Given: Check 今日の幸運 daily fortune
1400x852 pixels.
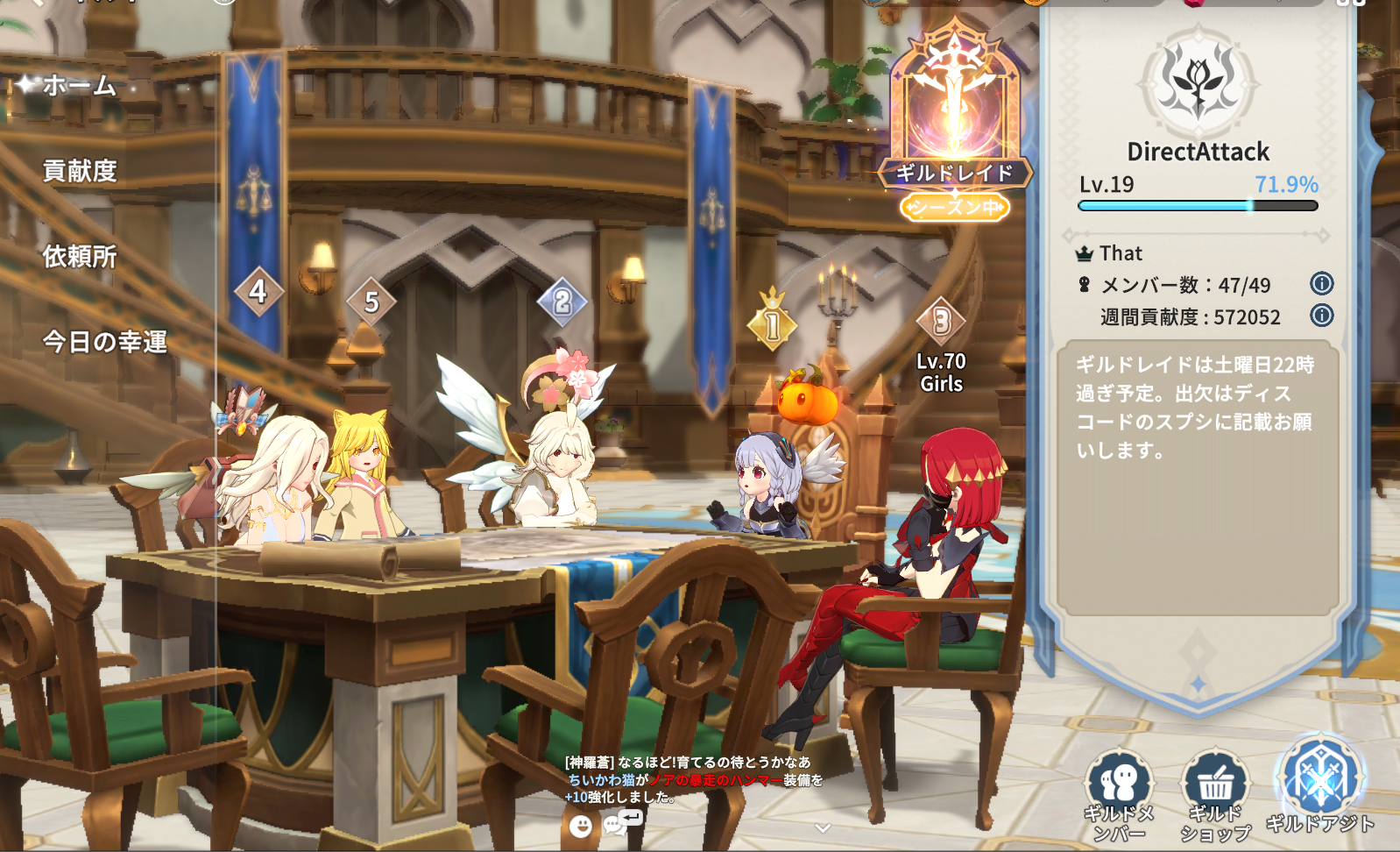Looking at the screenshot, I should [104, 341].
